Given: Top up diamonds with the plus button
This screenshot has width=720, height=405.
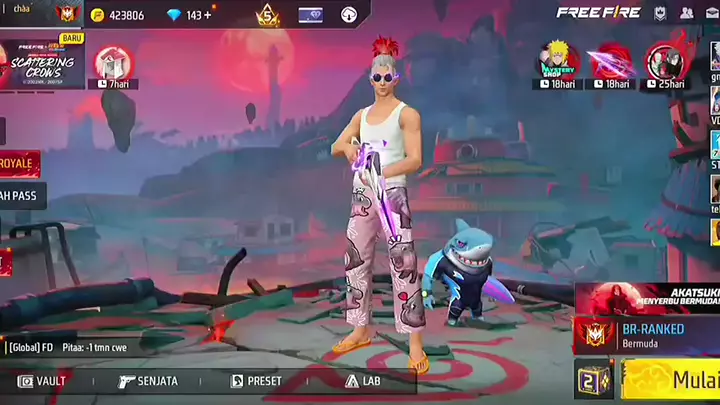Looking at the screenshot, I should point(207,15).
